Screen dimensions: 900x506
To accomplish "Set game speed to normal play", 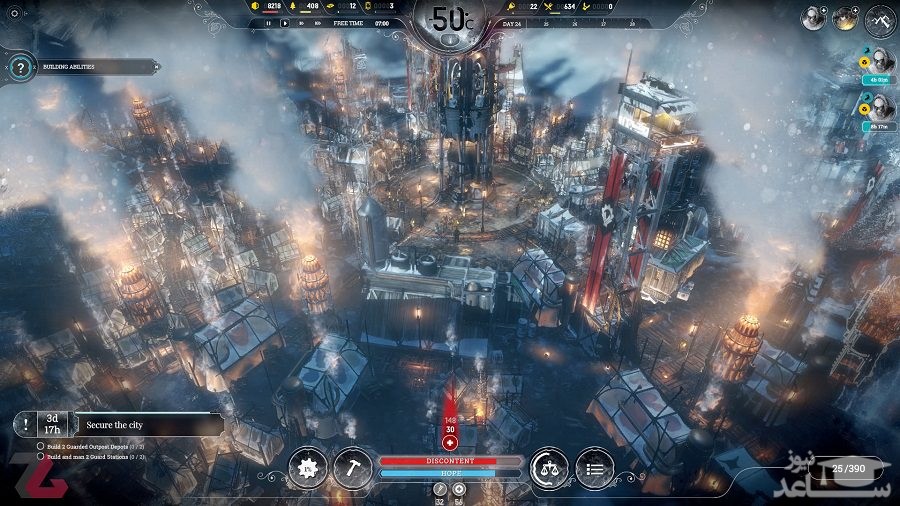I will click(285, 22).
